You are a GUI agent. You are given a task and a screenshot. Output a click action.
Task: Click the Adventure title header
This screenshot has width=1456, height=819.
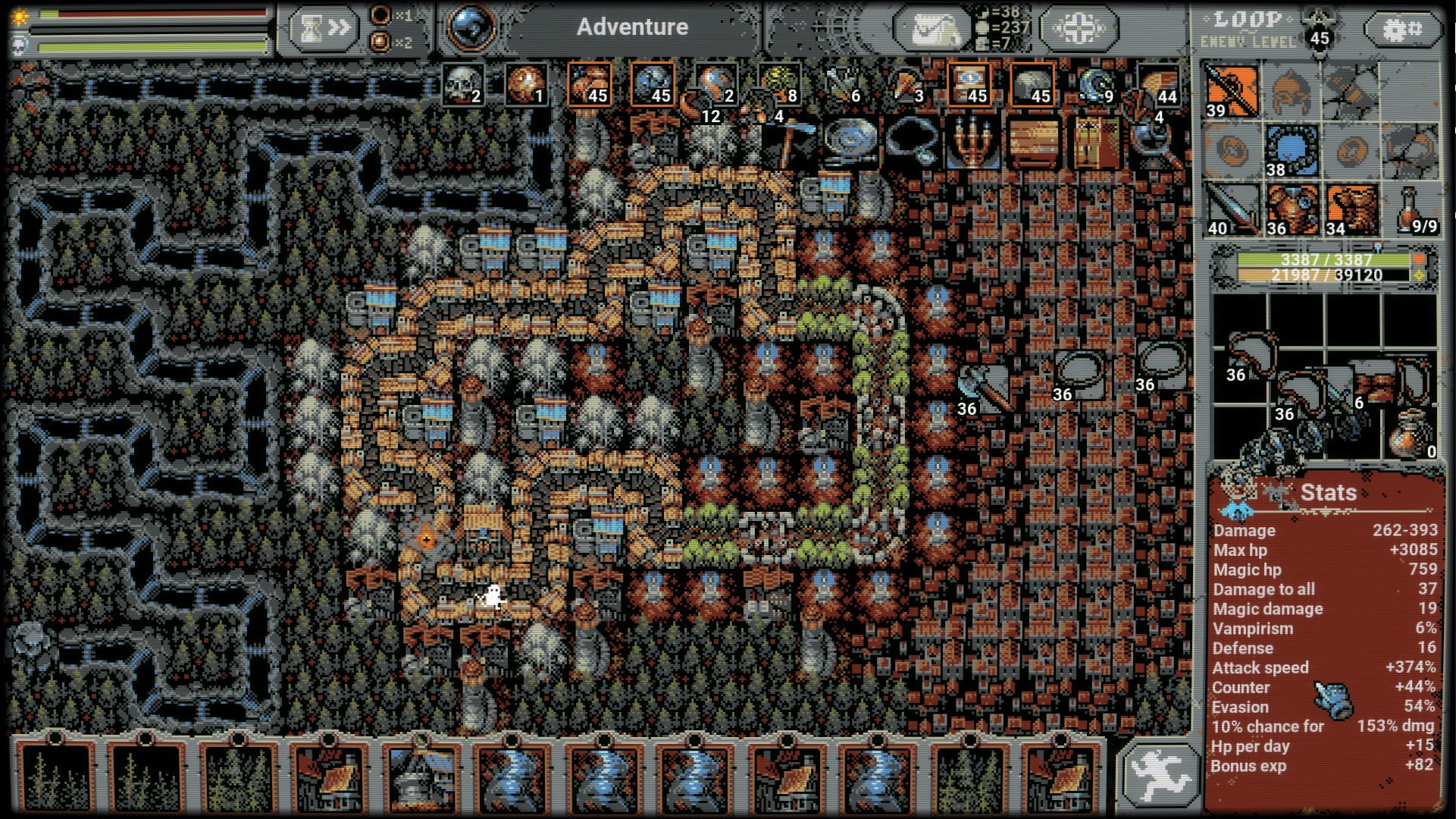[x=633, y=27]
